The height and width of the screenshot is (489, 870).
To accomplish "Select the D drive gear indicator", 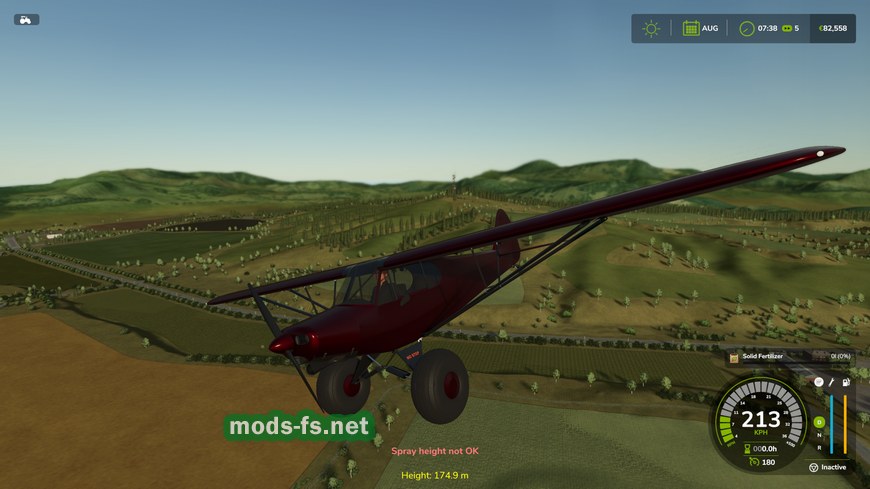I will 819,422.
